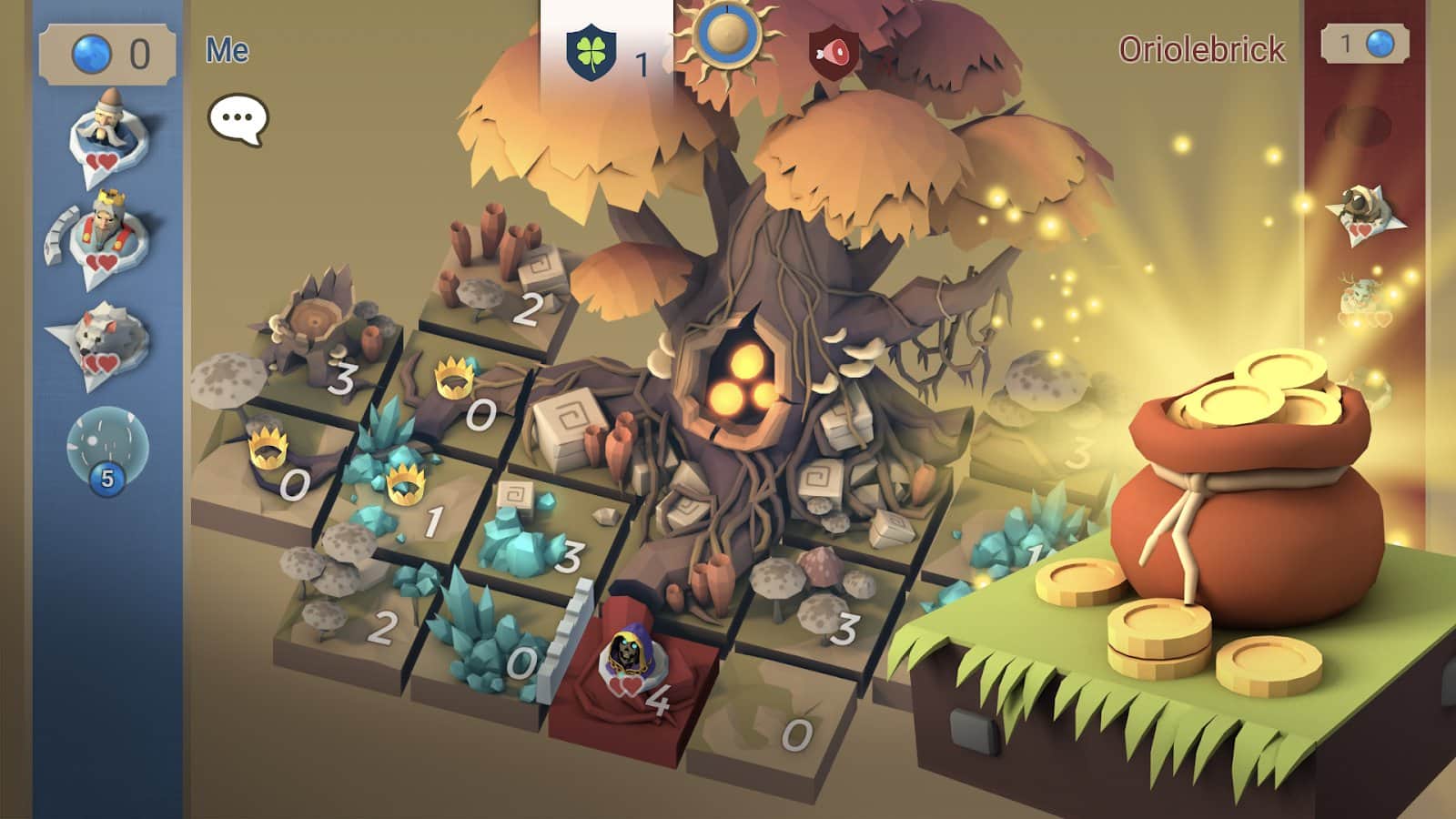Open the chat speech bubble

[x=238, y=116]
